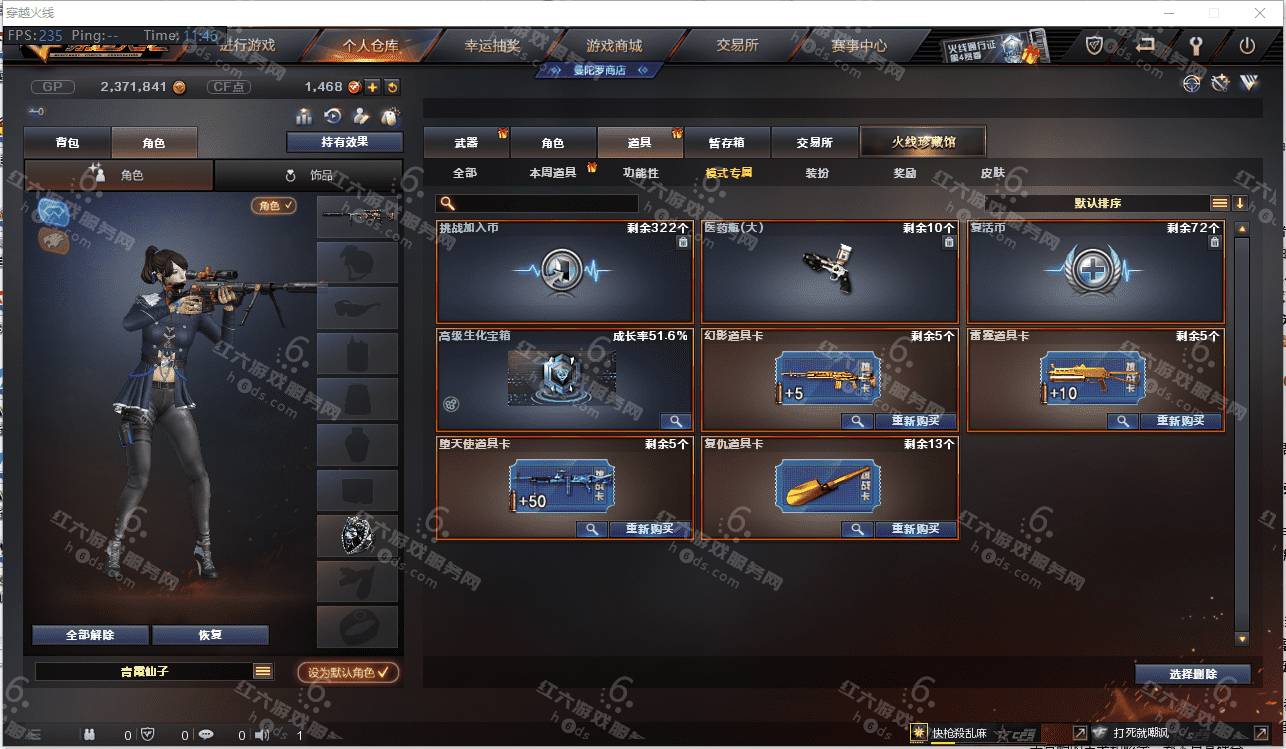Select the 复活币 revive coin item

pyautogui.click(x=1095, y=271)
